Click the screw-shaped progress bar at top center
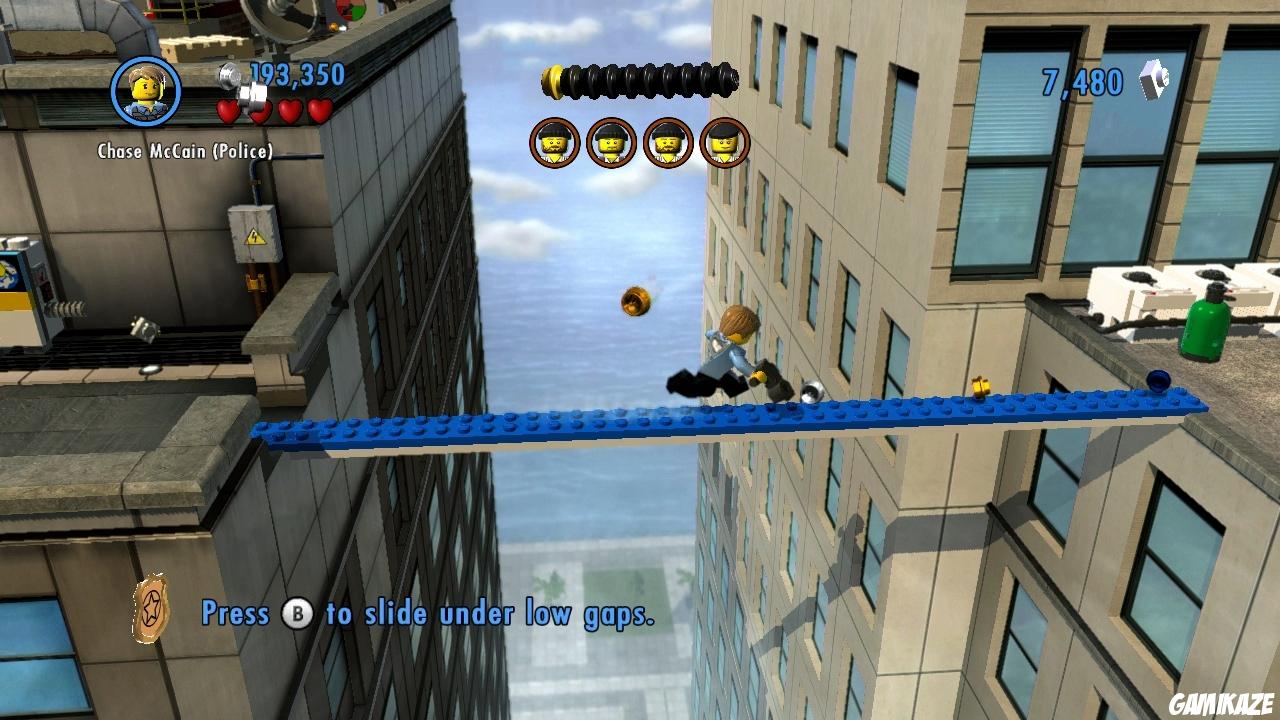 tap(640, 82)
